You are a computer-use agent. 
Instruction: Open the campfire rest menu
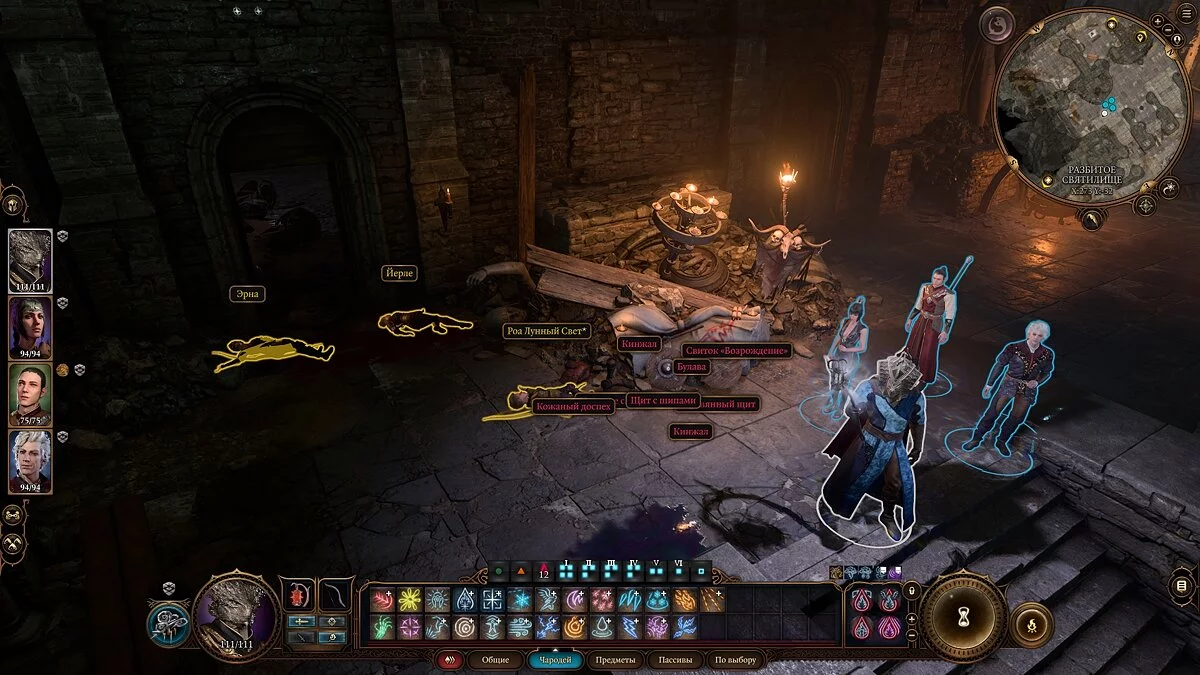click(x=1031, y=625)
